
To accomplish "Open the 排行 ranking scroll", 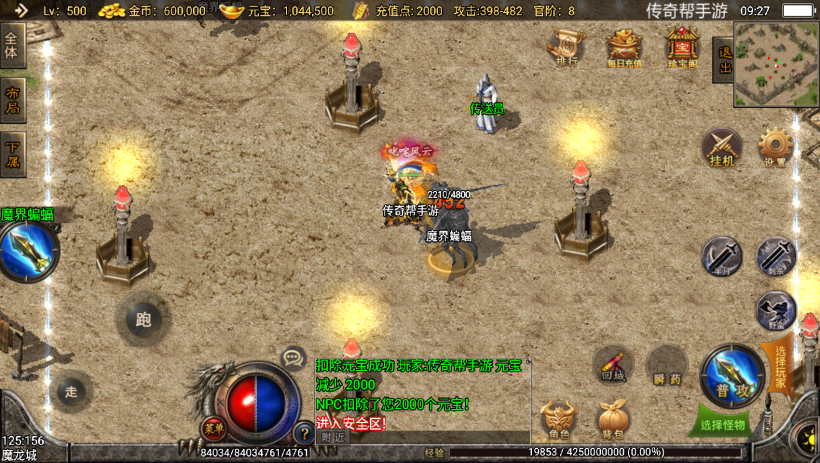I will point(565,46).
